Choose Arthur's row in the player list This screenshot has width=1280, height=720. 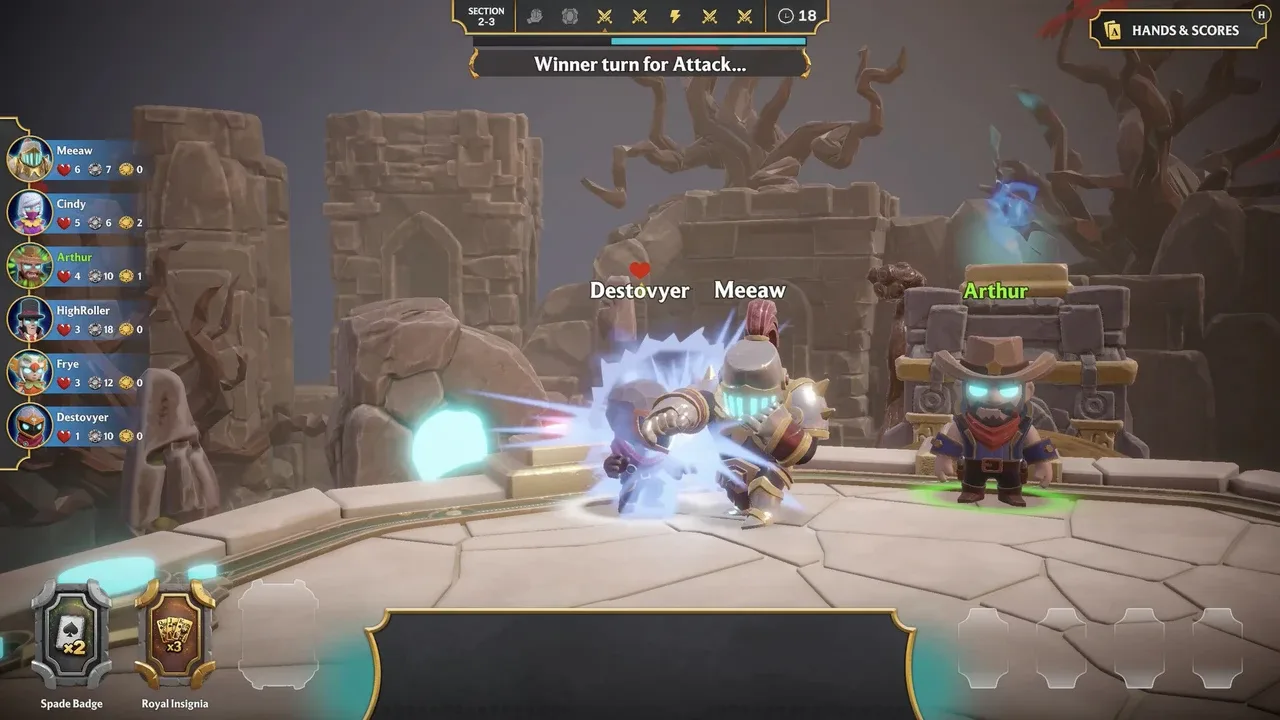75,266
